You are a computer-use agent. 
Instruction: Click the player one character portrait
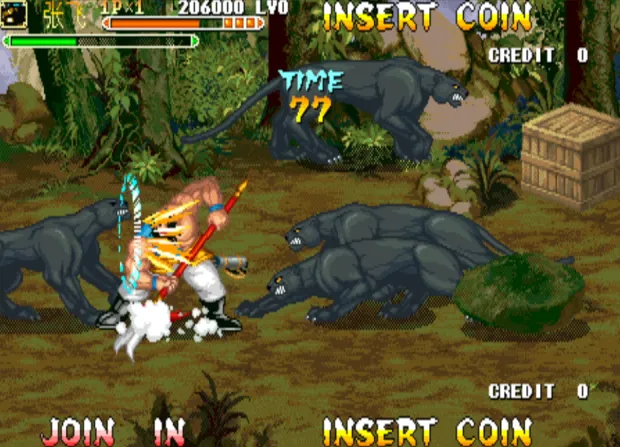[14, 14]
